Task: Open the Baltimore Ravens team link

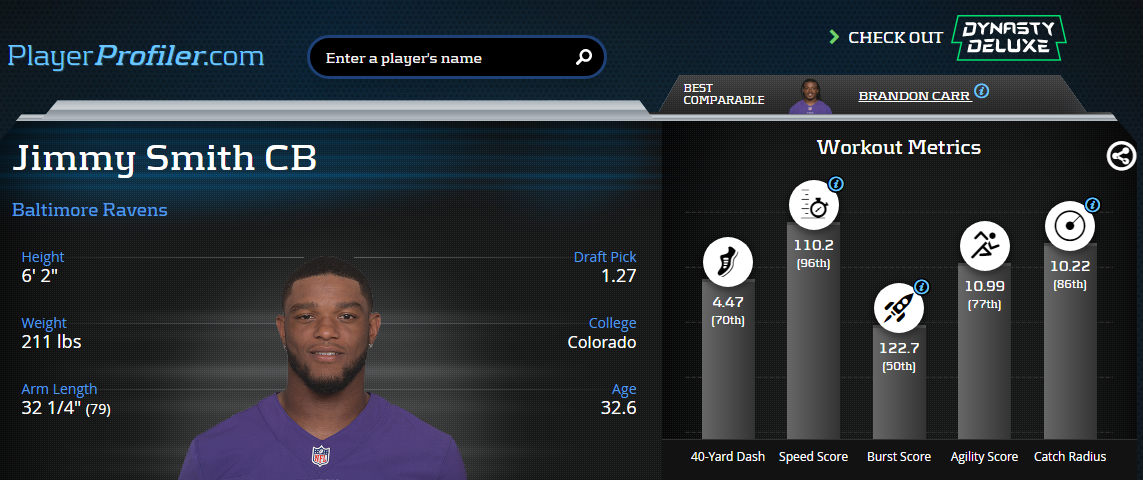Action: [x=90, y=210]
